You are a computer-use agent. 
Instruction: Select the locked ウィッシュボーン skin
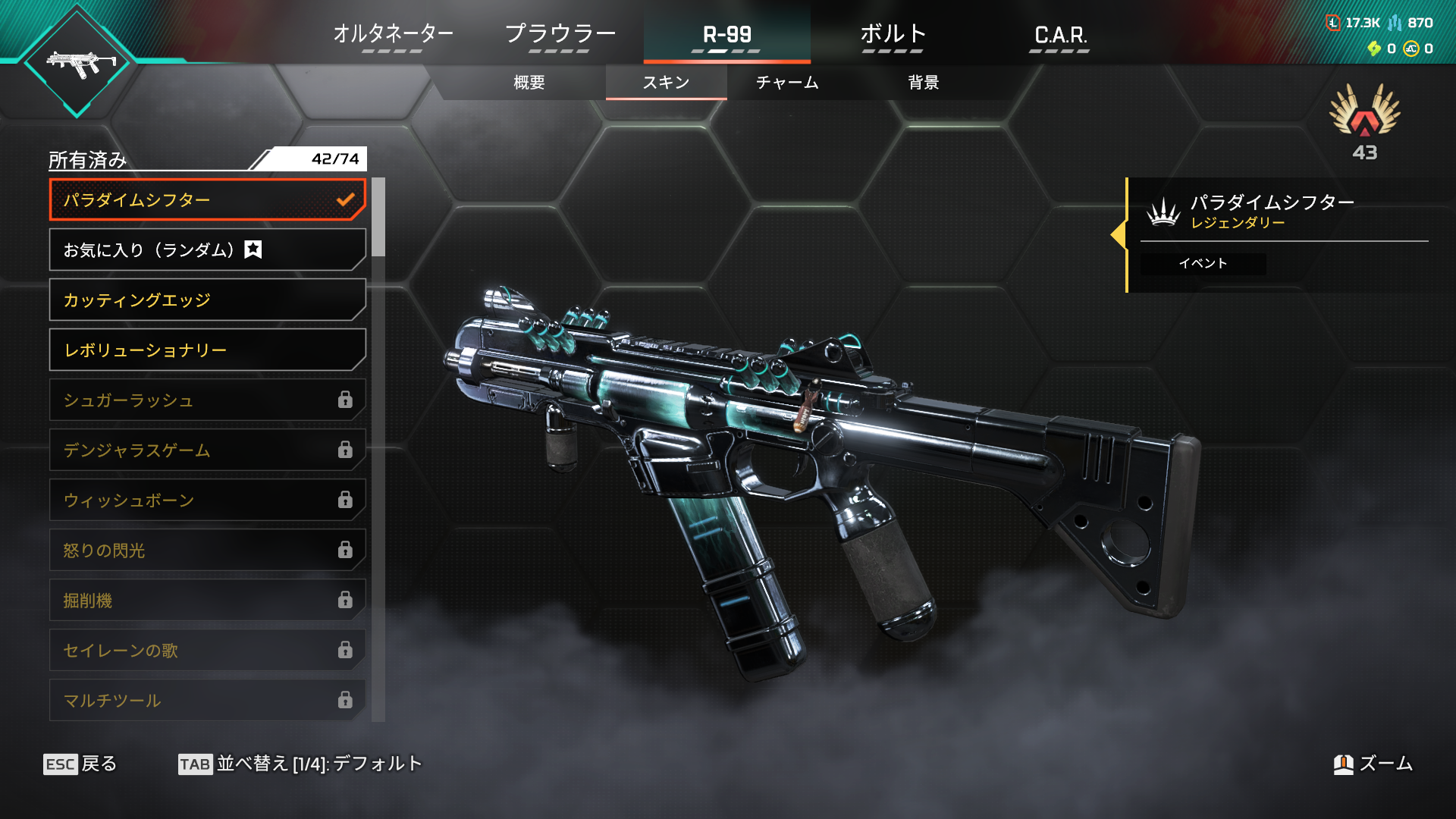click(206, 500)
